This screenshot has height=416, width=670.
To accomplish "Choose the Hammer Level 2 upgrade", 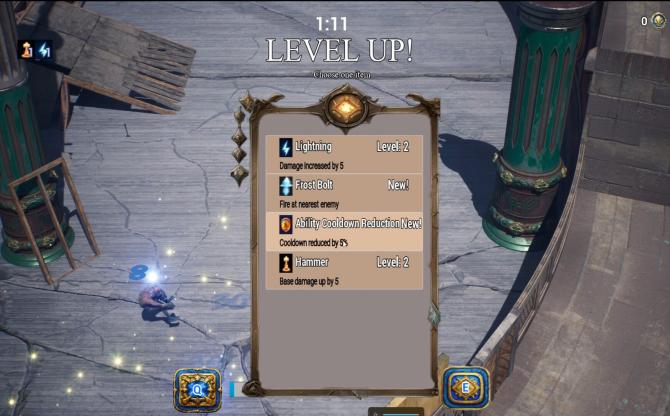I will pyautogui.click(x=344, y=270).
